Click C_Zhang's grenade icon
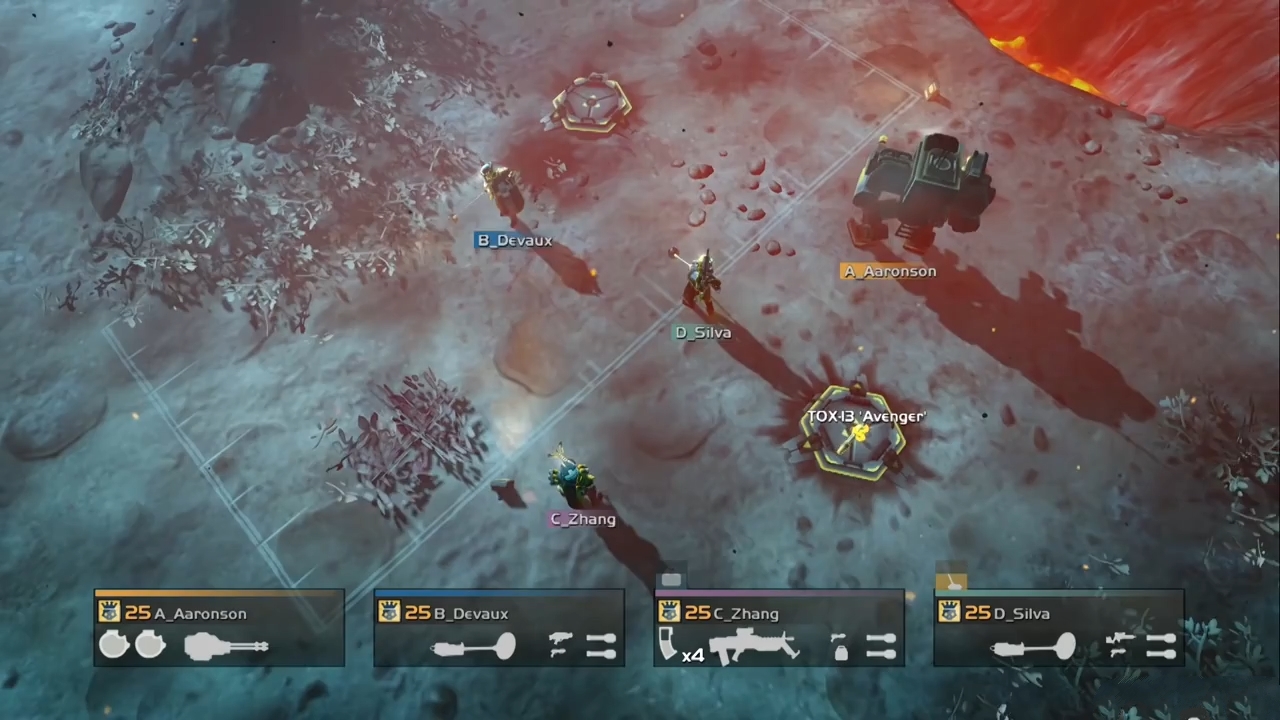 841,647
